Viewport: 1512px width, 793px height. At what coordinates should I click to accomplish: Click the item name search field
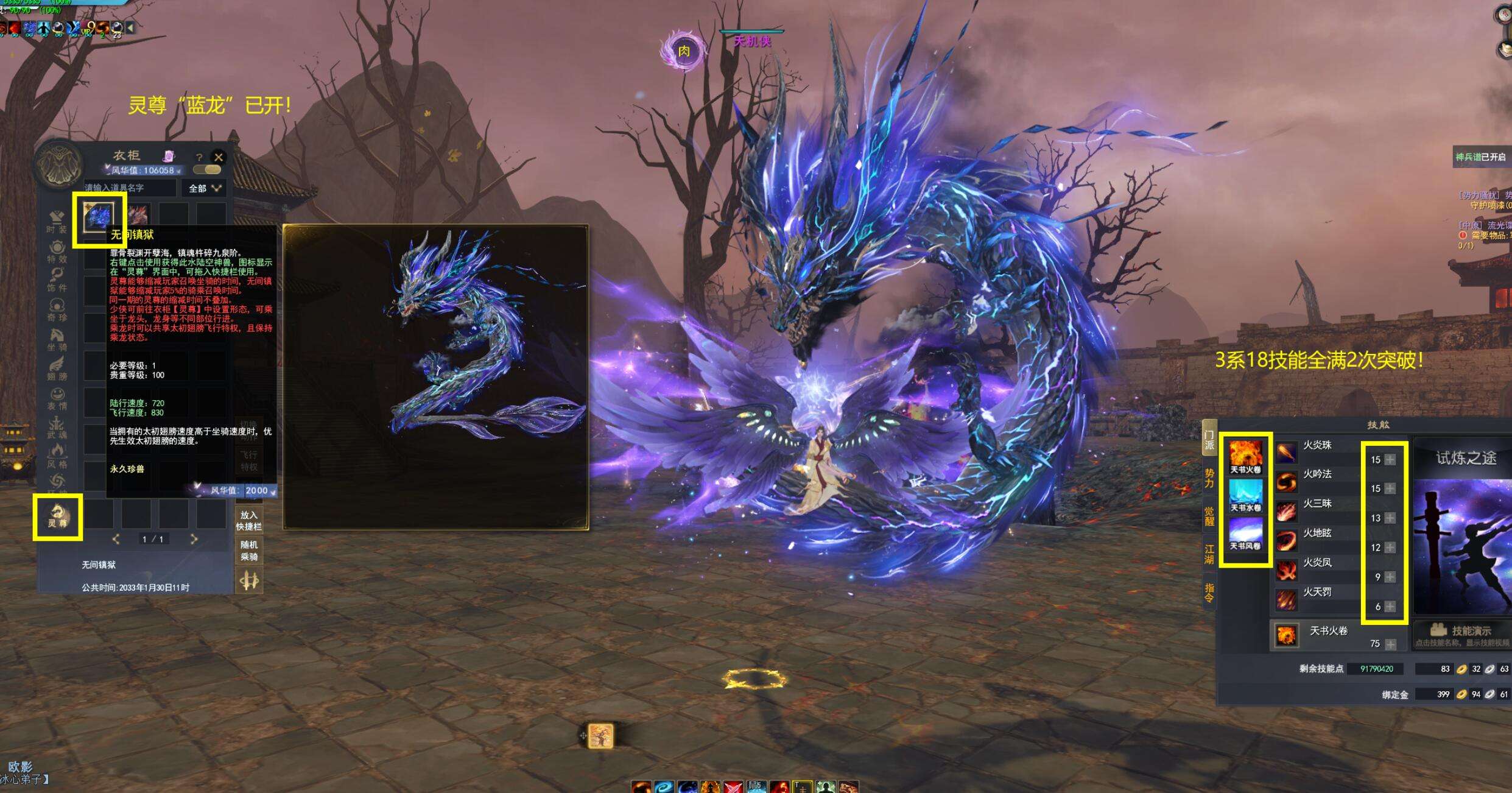(x=130, y=188)
